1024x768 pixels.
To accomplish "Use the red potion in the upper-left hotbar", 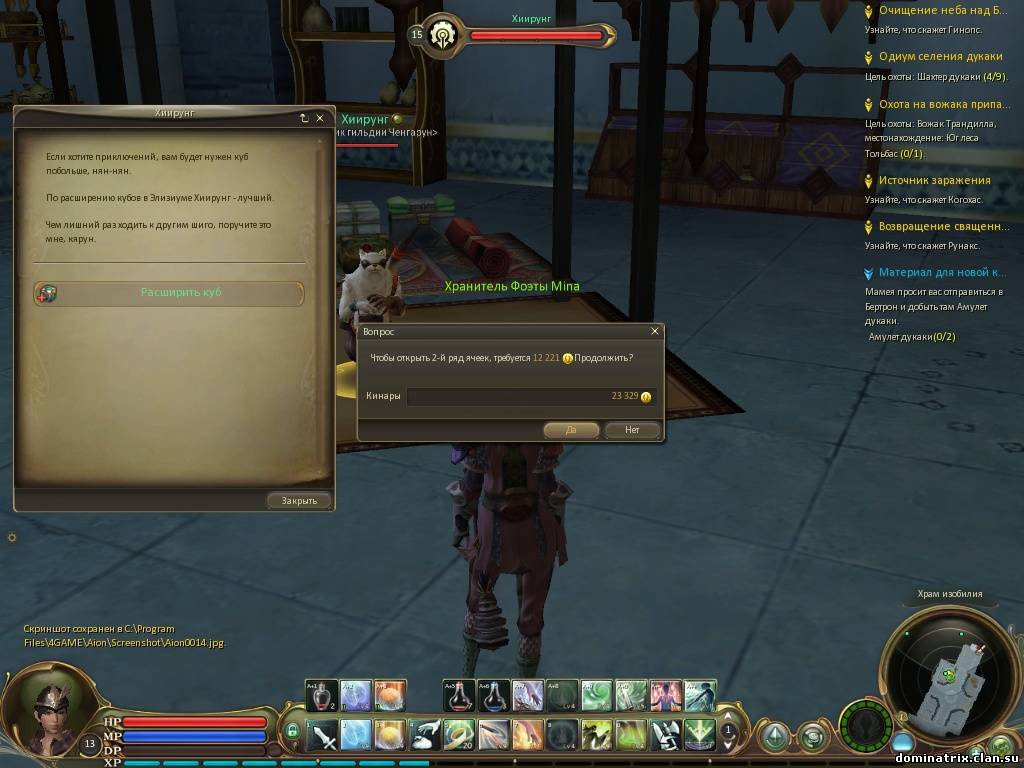I will click(321, 694).
